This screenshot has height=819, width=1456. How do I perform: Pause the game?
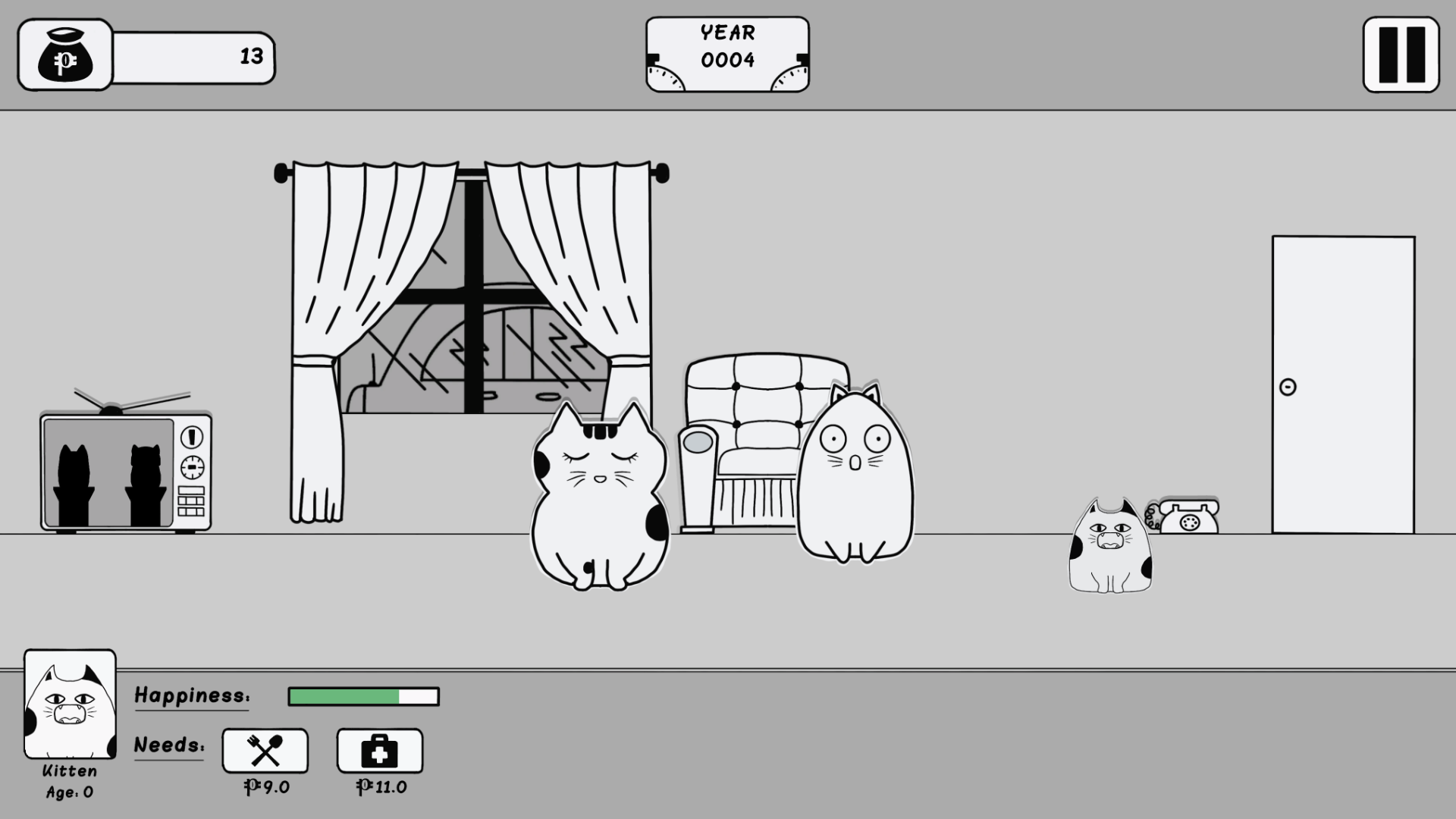1400,55
